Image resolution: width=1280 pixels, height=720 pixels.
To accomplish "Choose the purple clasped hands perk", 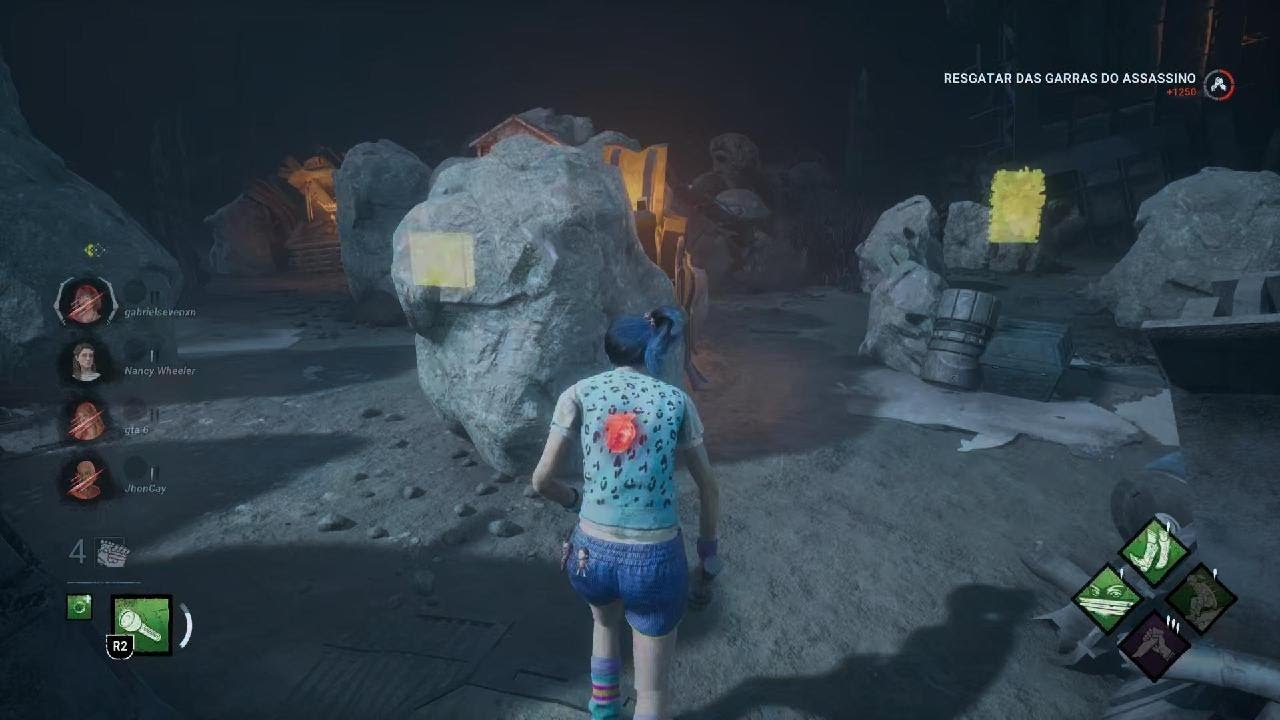I will click(1154, 645).
